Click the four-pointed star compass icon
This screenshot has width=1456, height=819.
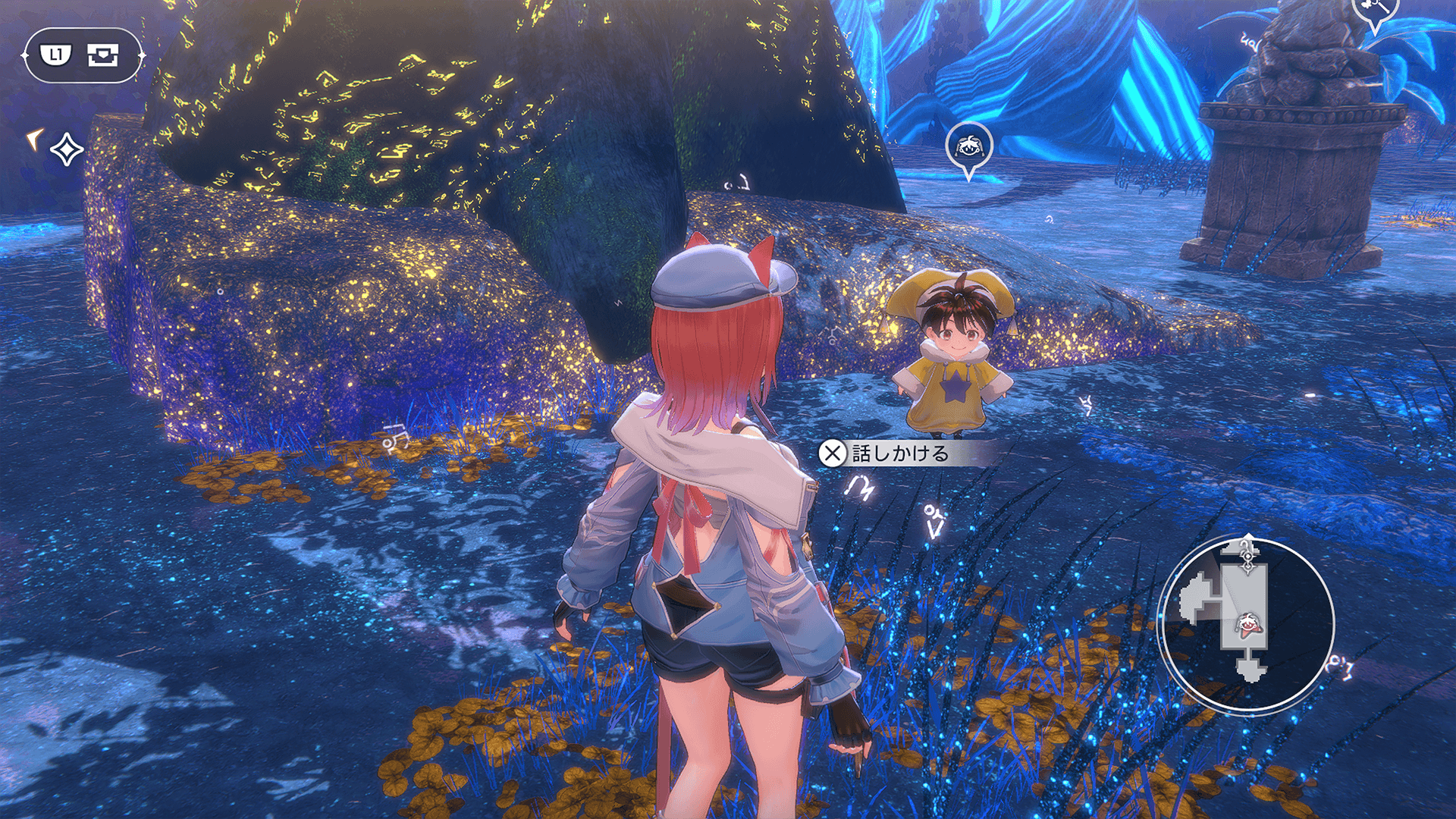[67, 149]
